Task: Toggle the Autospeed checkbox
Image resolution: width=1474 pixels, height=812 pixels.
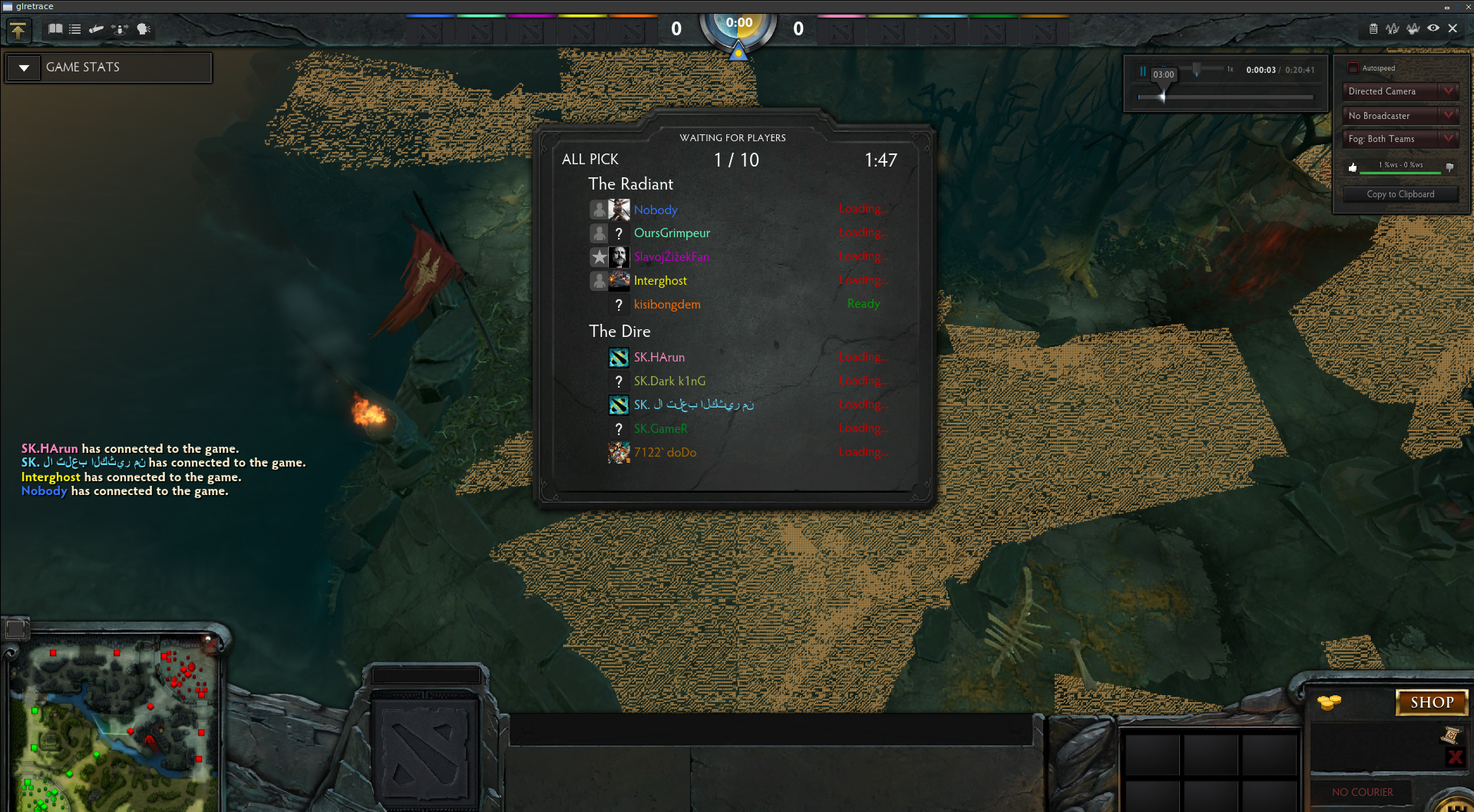Action: coord(1353,68)
